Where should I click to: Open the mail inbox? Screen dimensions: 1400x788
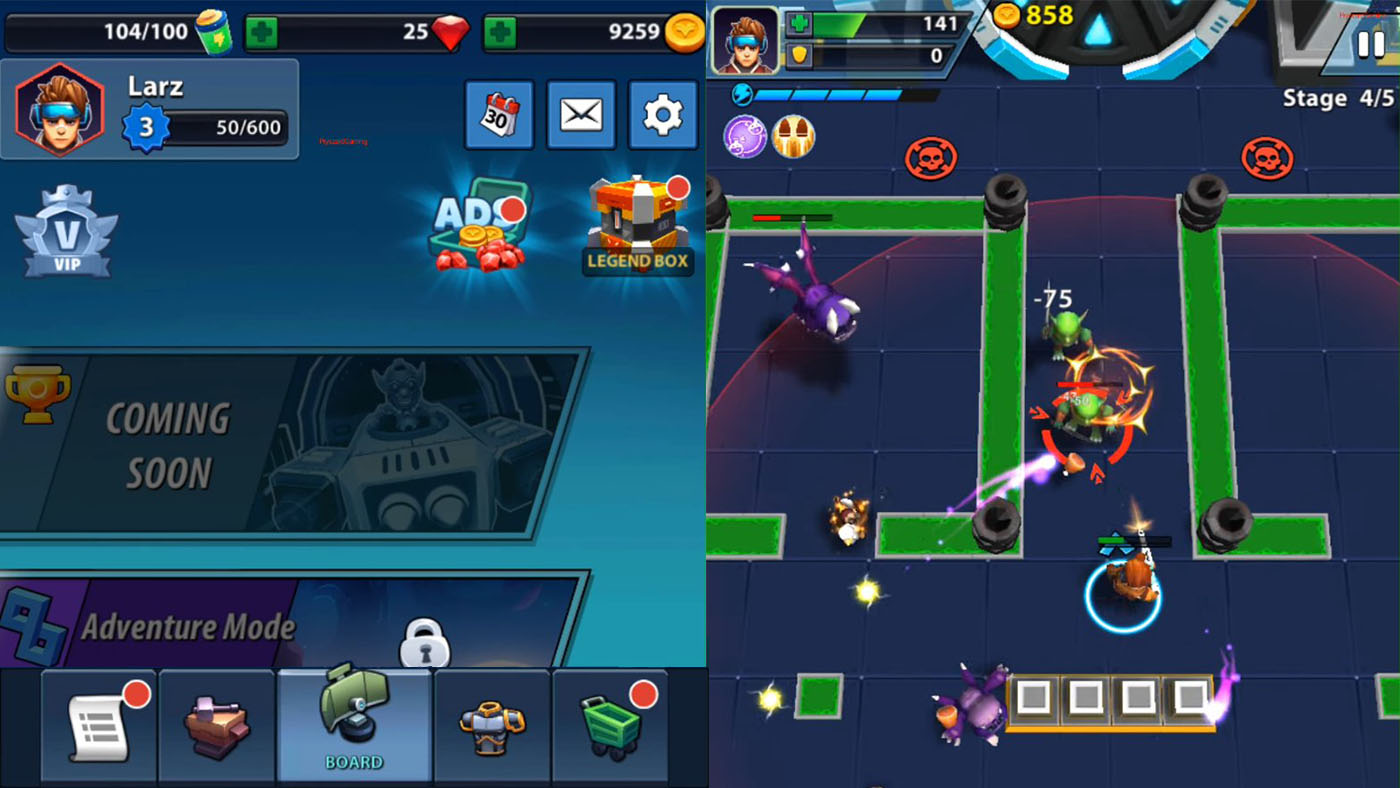pos(580,114)
